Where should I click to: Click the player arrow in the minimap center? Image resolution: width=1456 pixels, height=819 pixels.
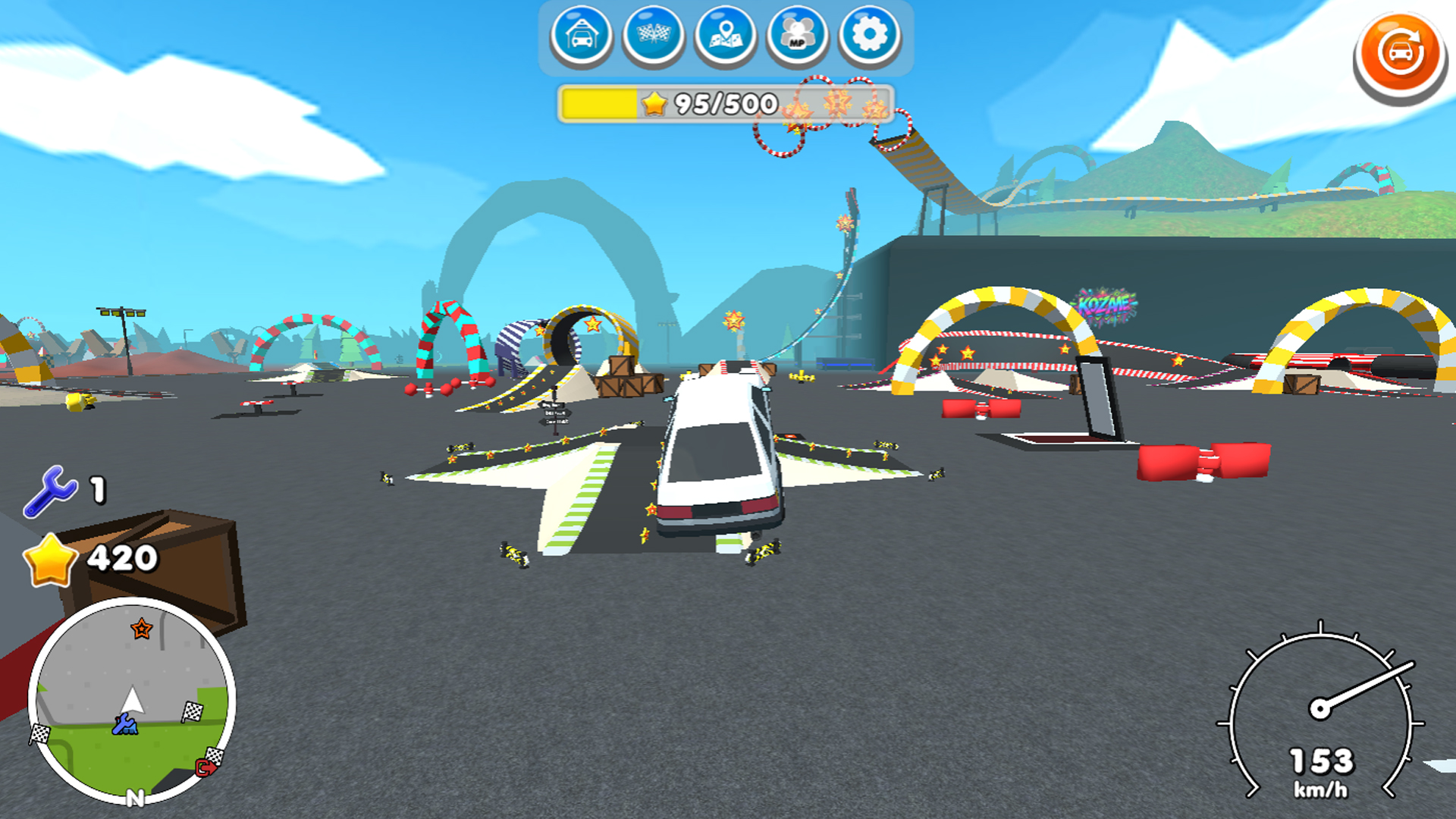[x=133, y=699]
